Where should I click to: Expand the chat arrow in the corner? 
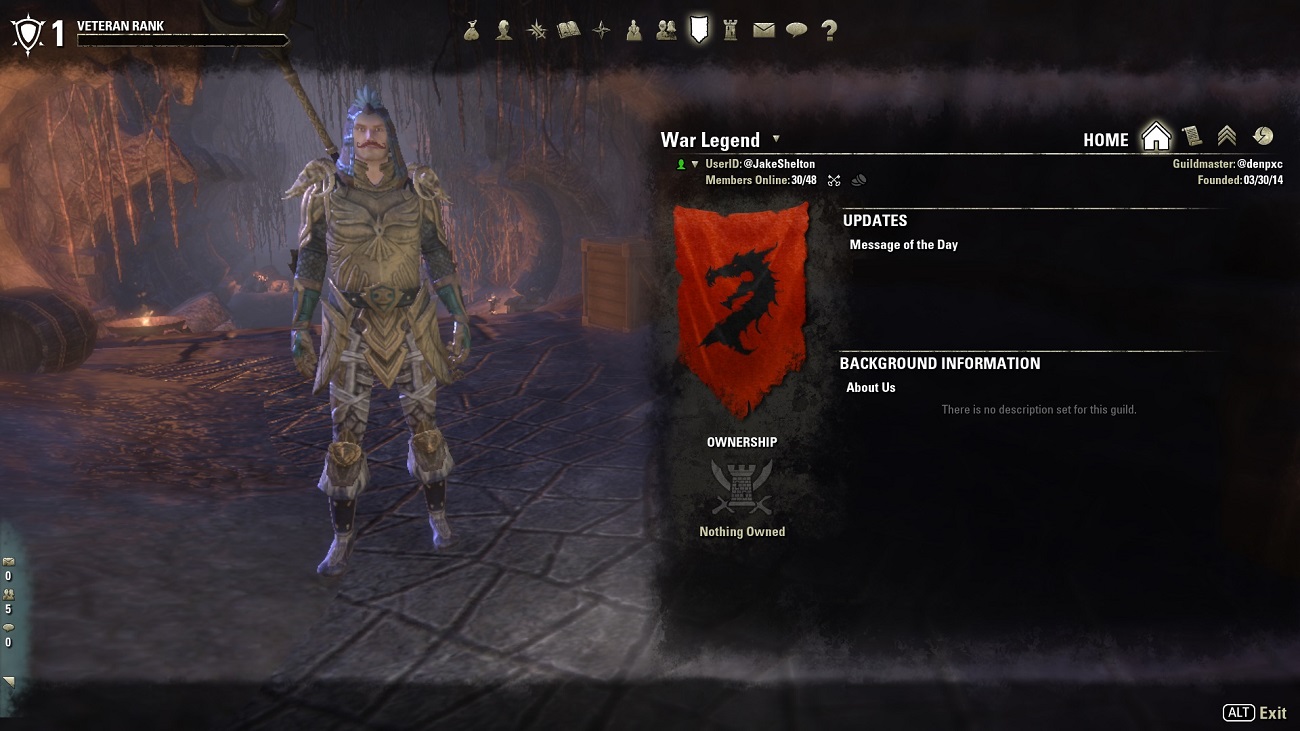(9, 681)
